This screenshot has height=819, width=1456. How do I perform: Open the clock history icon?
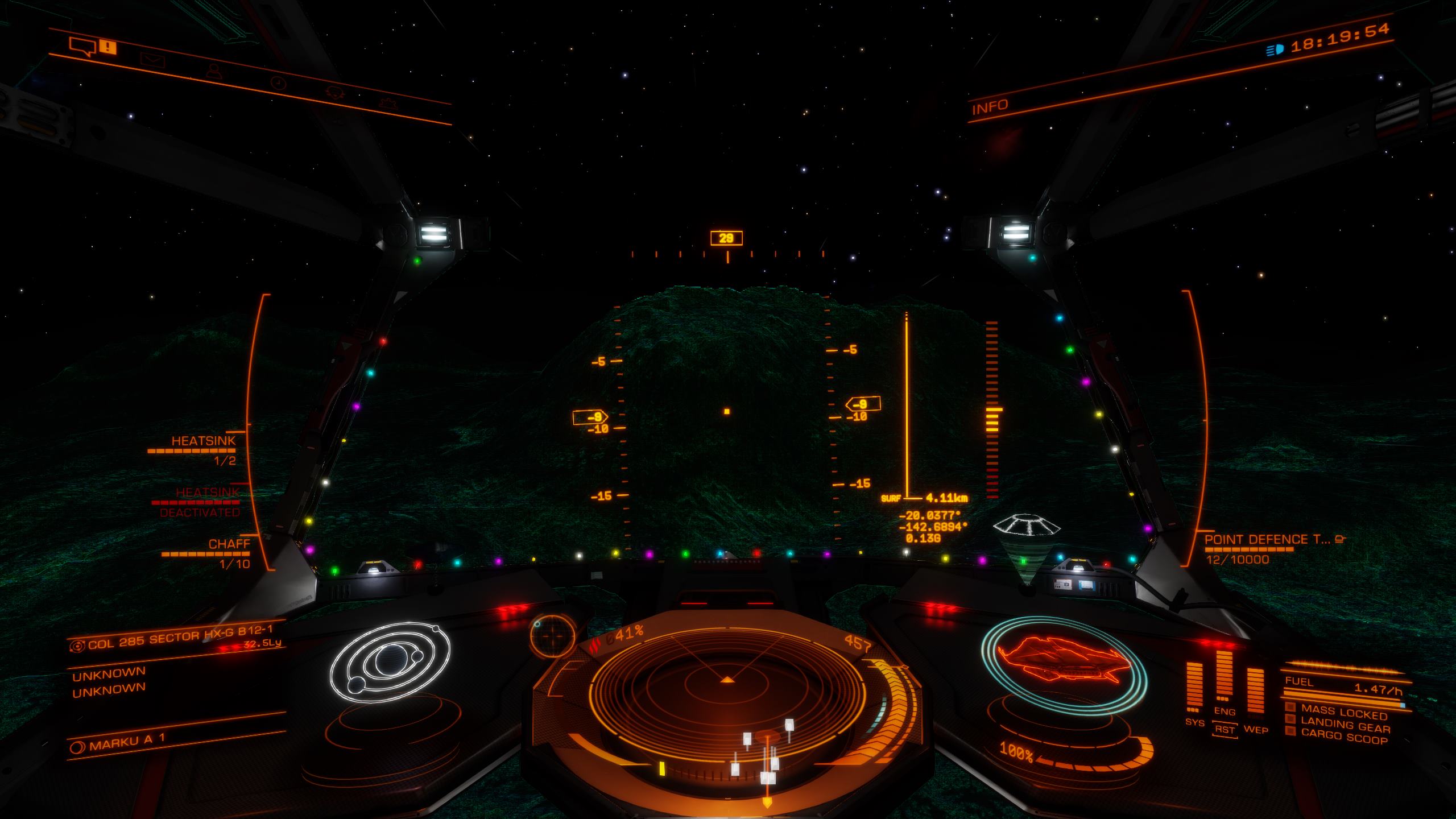click(x=278, y=83)
